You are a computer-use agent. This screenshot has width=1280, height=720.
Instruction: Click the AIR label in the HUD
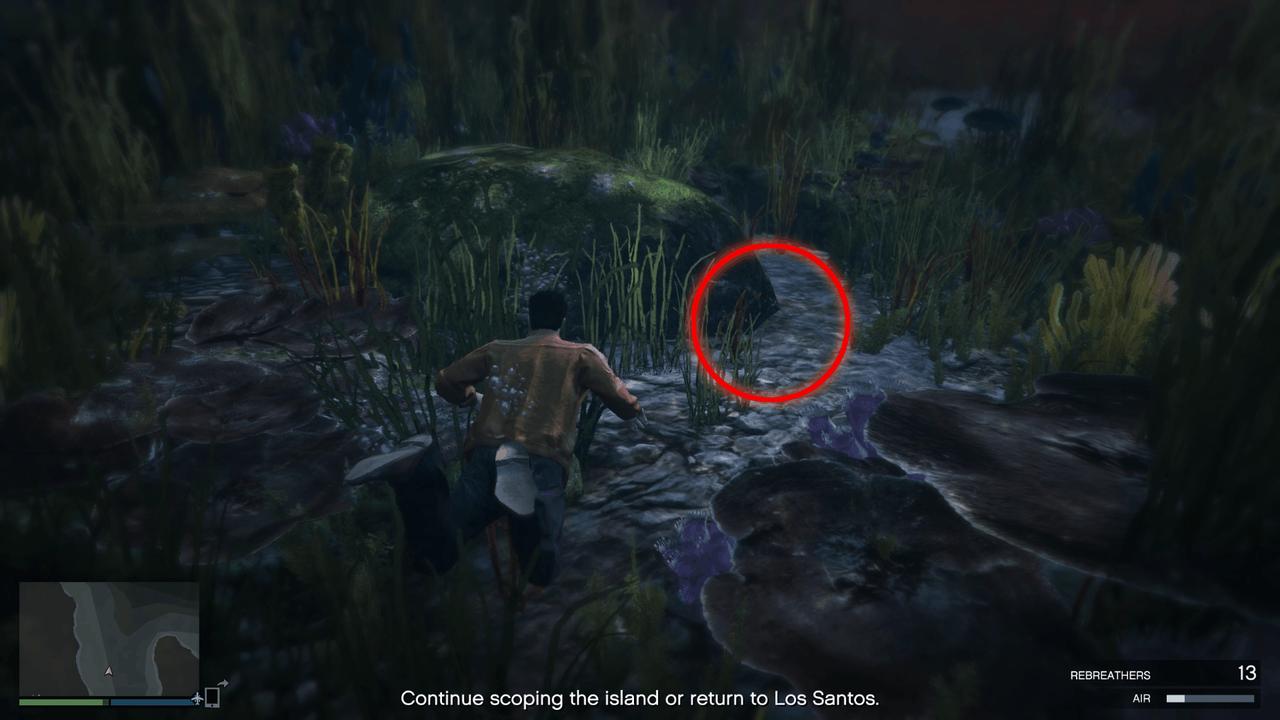1142,698
